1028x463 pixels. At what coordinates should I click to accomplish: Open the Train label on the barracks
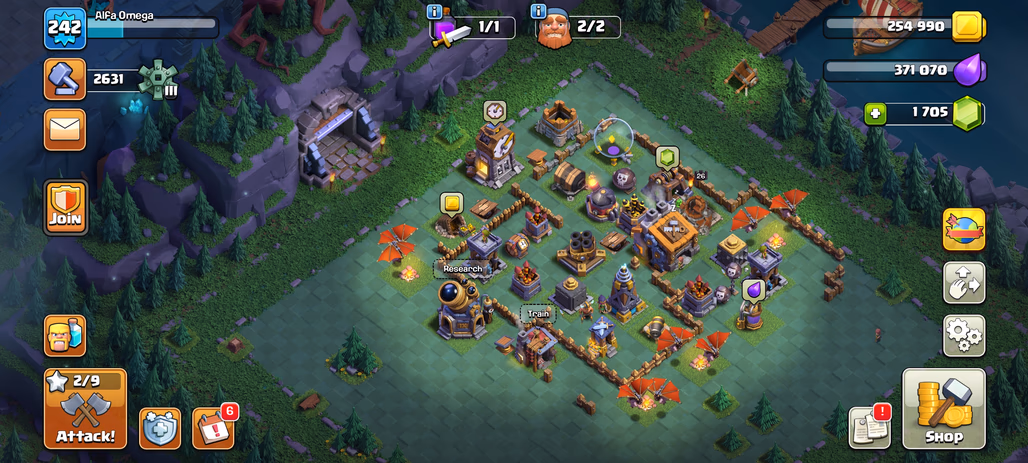coord(535,313)
